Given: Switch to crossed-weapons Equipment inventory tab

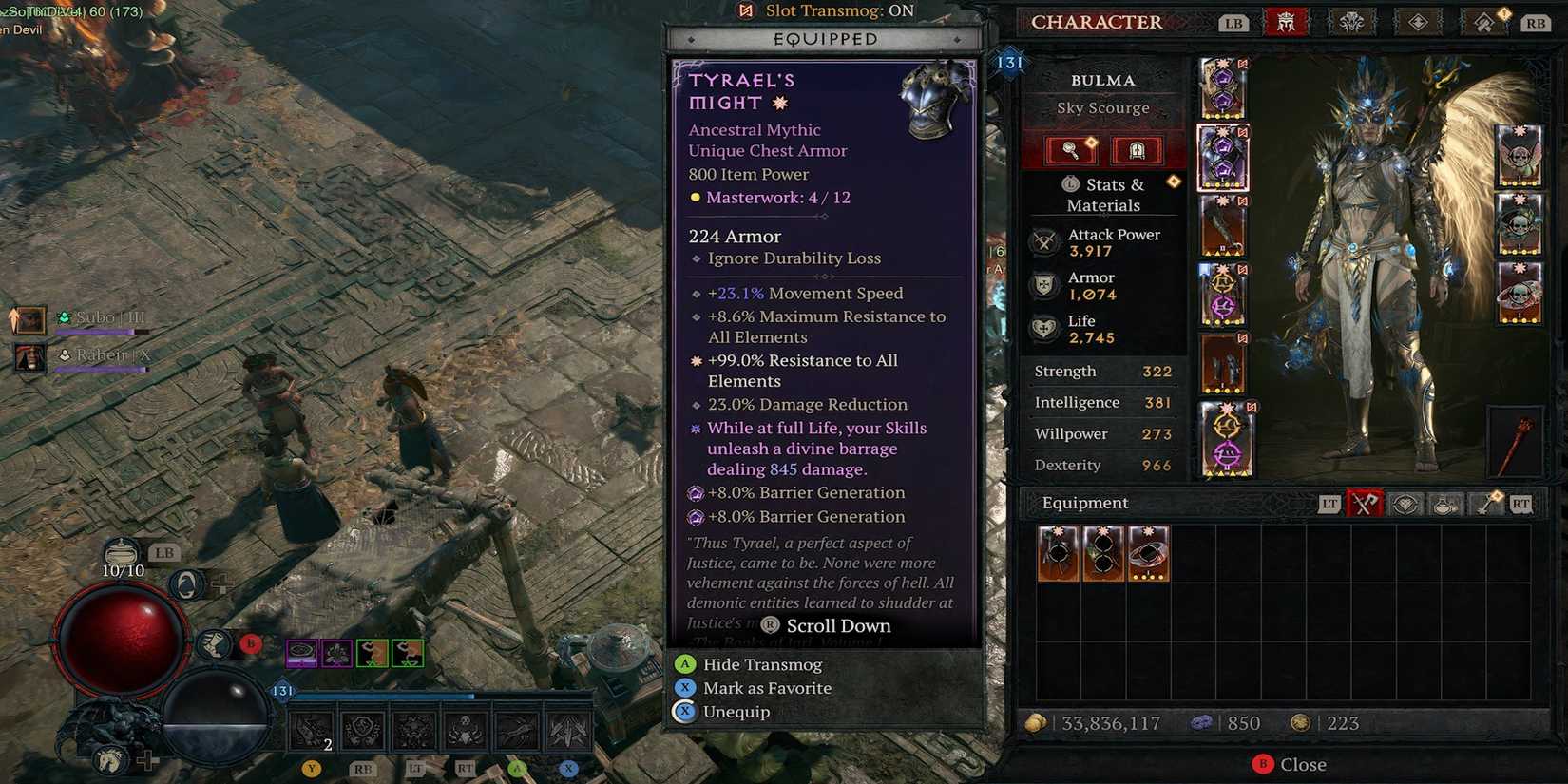Looking at the screenshot, I should point(1364,504).
